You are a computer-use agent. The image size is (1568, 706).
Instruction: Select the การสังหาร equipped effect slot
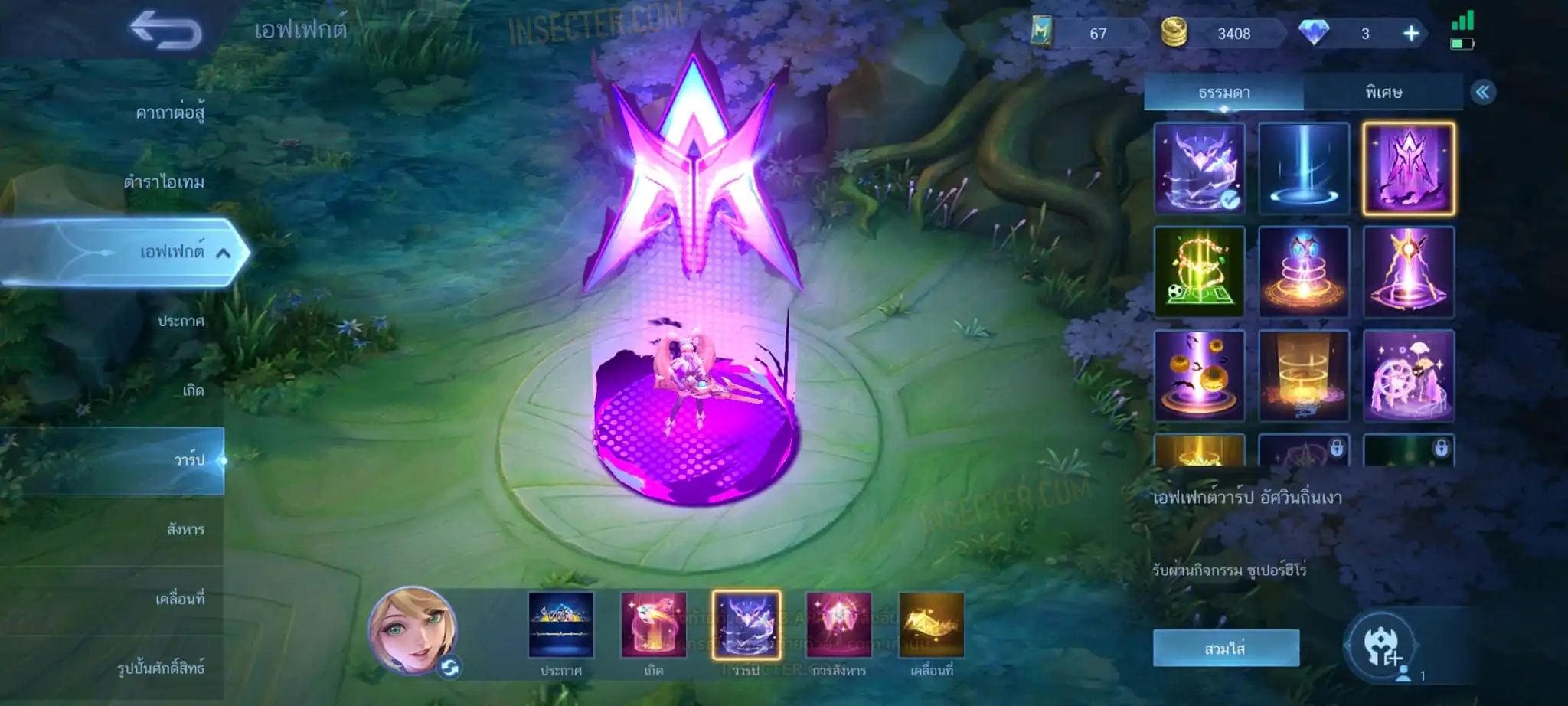click(839, 626)
